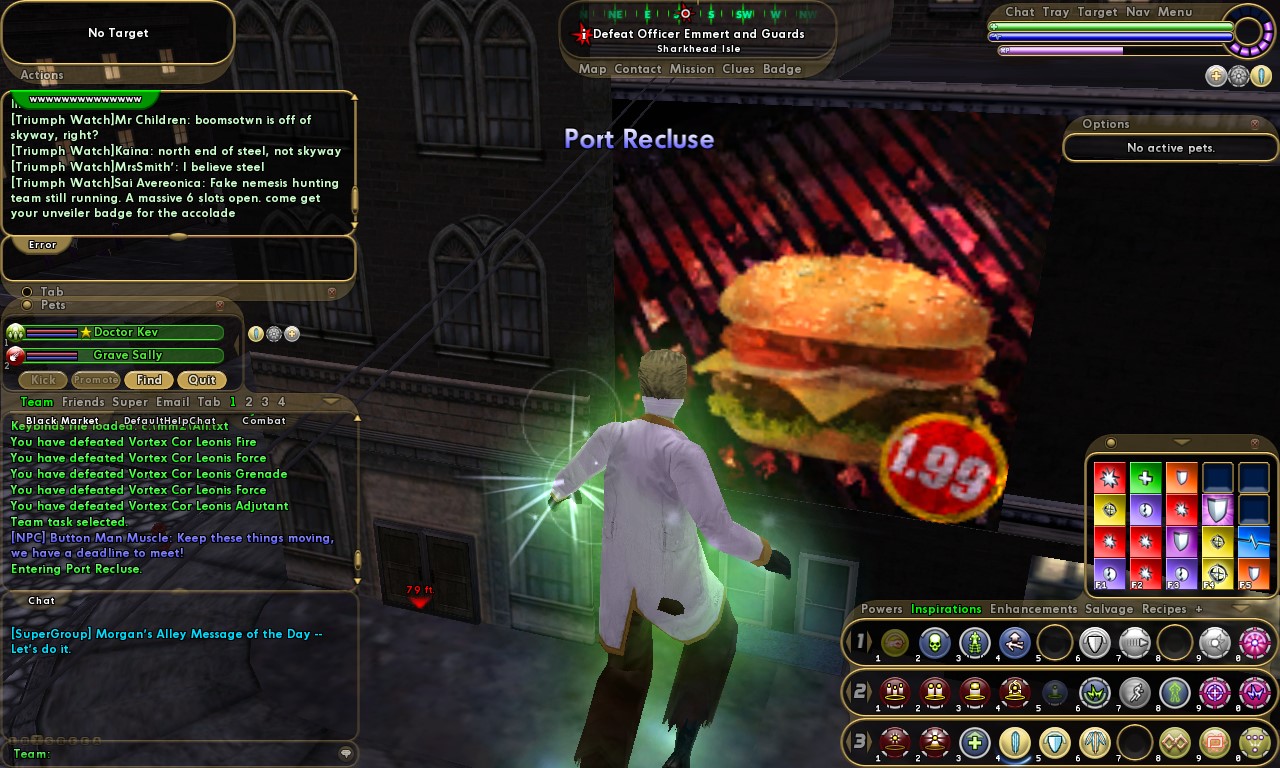The height and width of the screenshot is (768, 1280).
Task: Open the Recipes window
Action: (x=1164, y=609)
